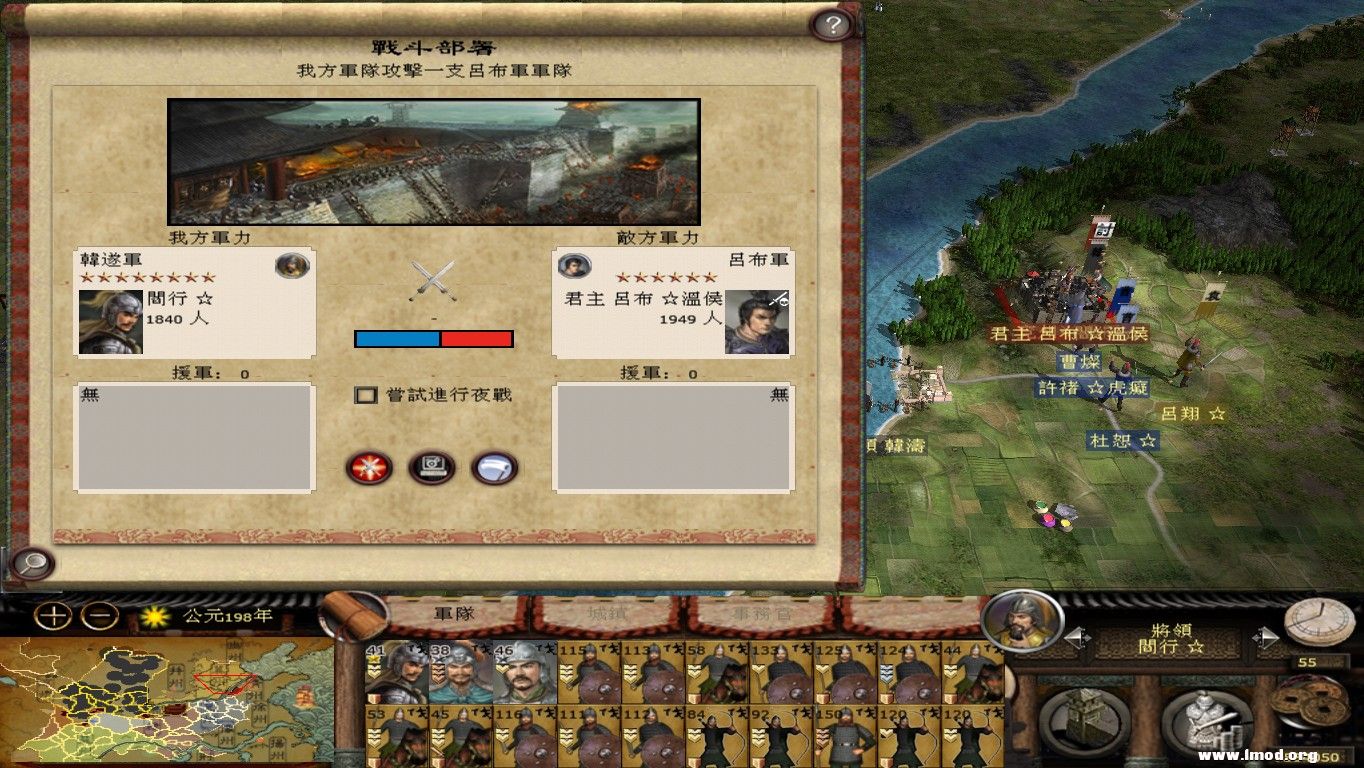
Task: Enable the 嘗試進行夜戰 night battle checkbox
Action: (x=366, y=396)
